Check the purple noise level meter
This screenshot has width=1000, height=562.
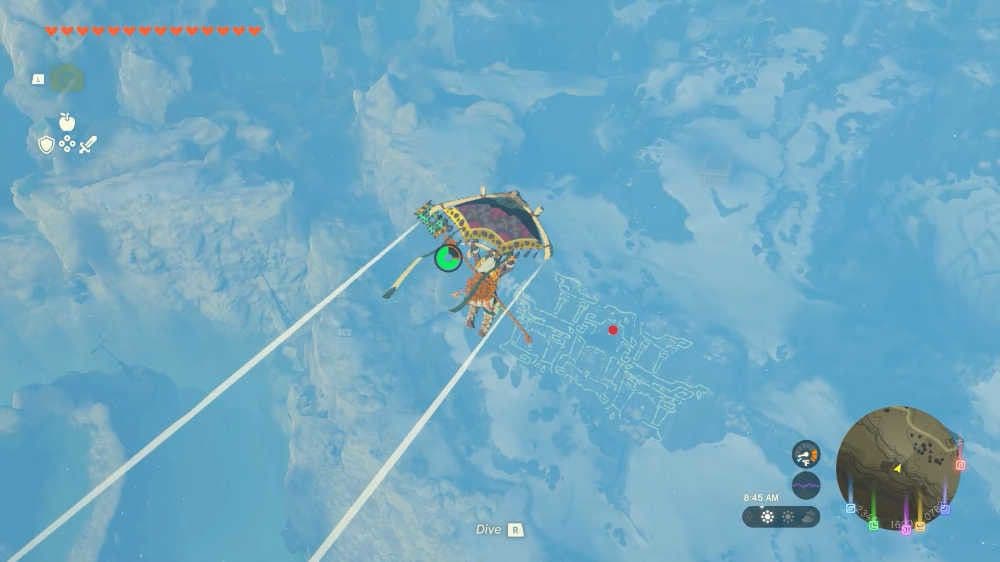point(806,486)
